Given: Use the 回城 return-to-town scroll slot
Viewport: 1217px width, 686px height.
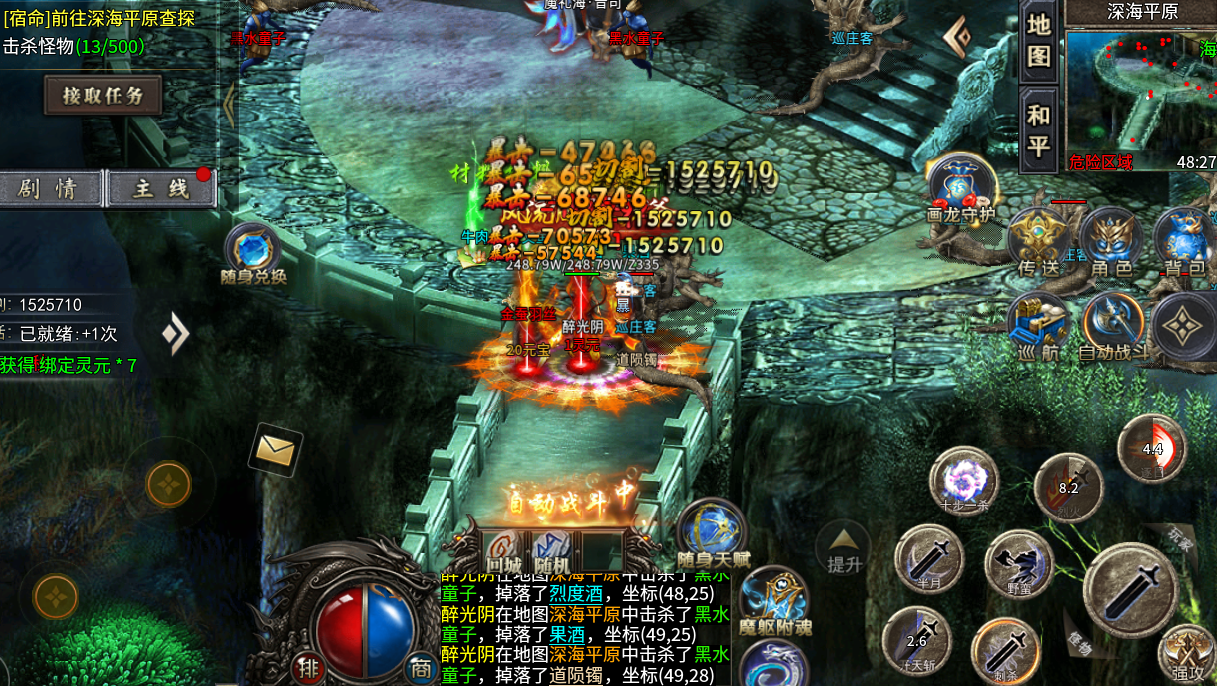Looking at the screenshot, I should (503, 550).
